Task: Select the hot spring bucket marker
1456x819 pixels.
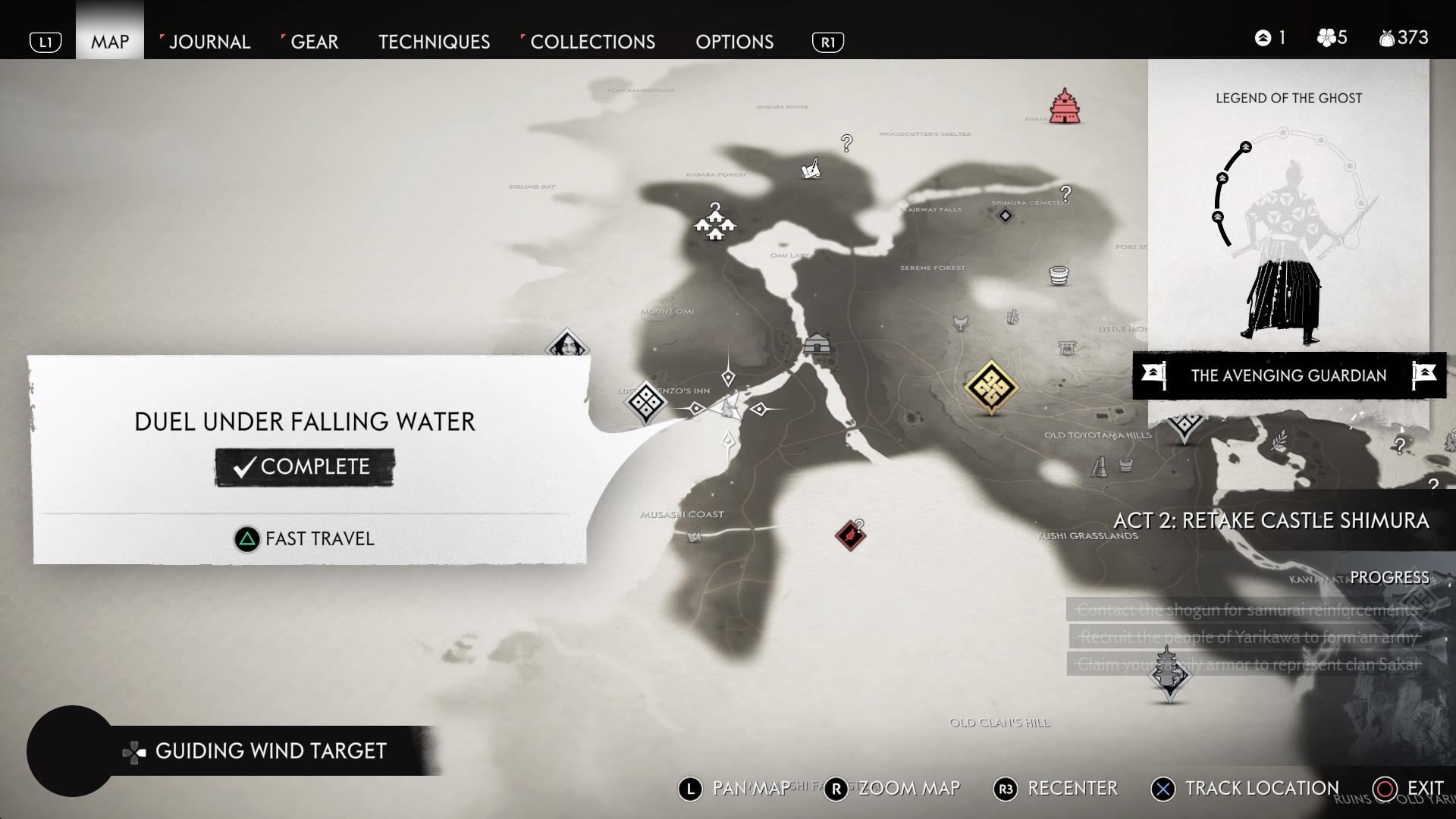Action: 1059,275
